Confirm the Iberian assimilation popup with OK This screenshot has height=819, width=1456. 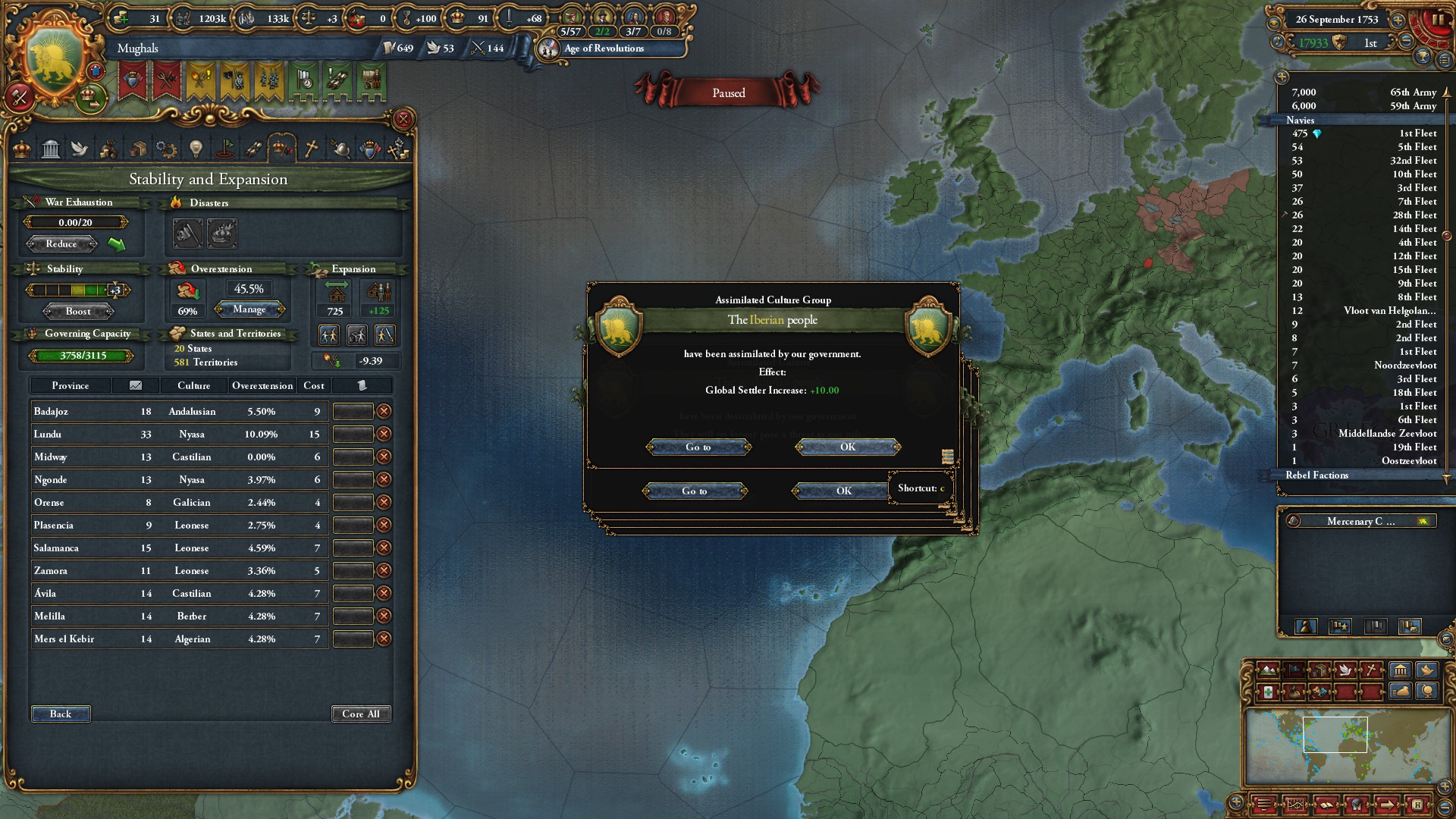(x=848, y=447)
